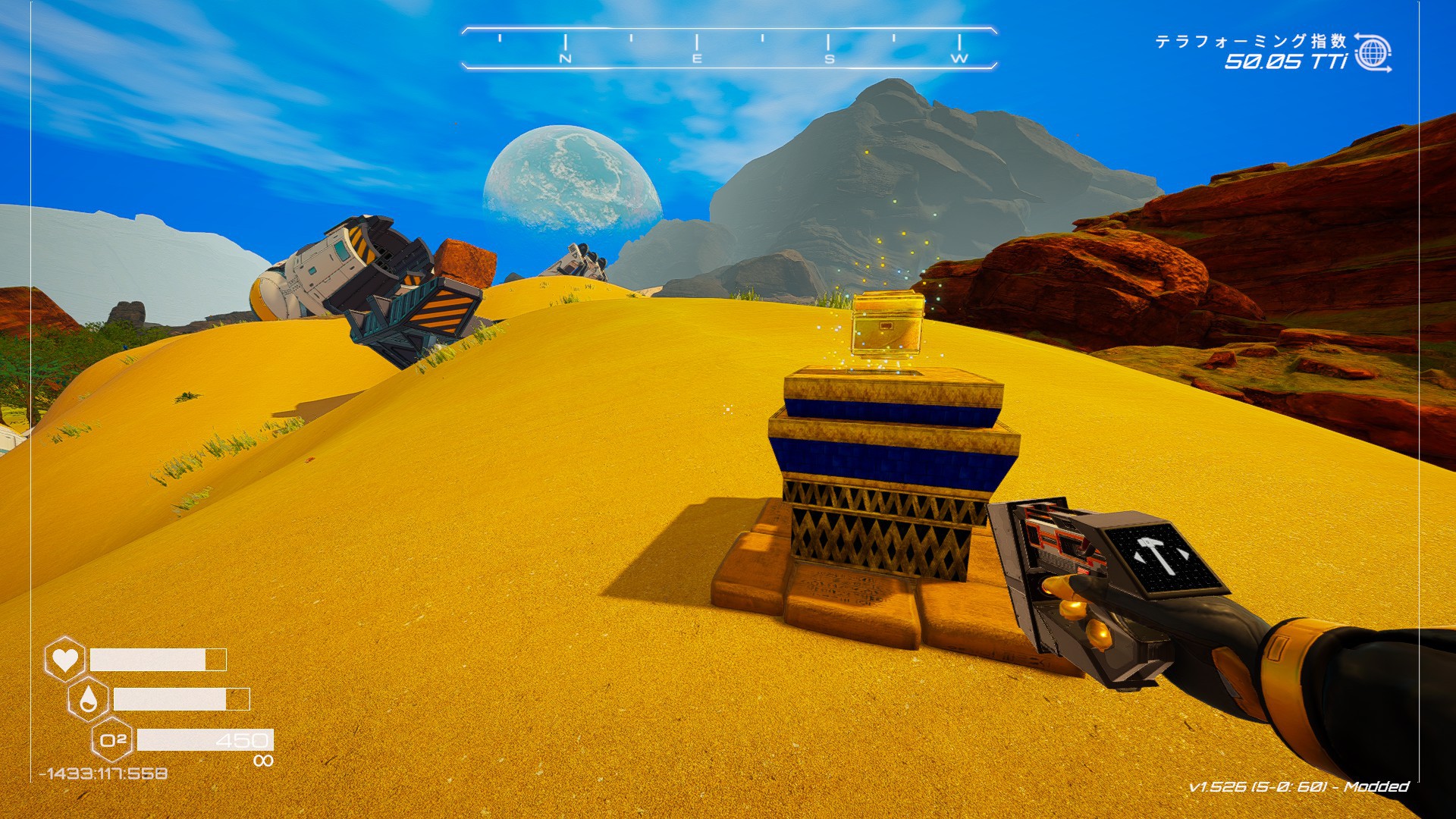Click the terraforming index globe icon
This screenshot has height=819, width=1456.
click(1373, 52)
